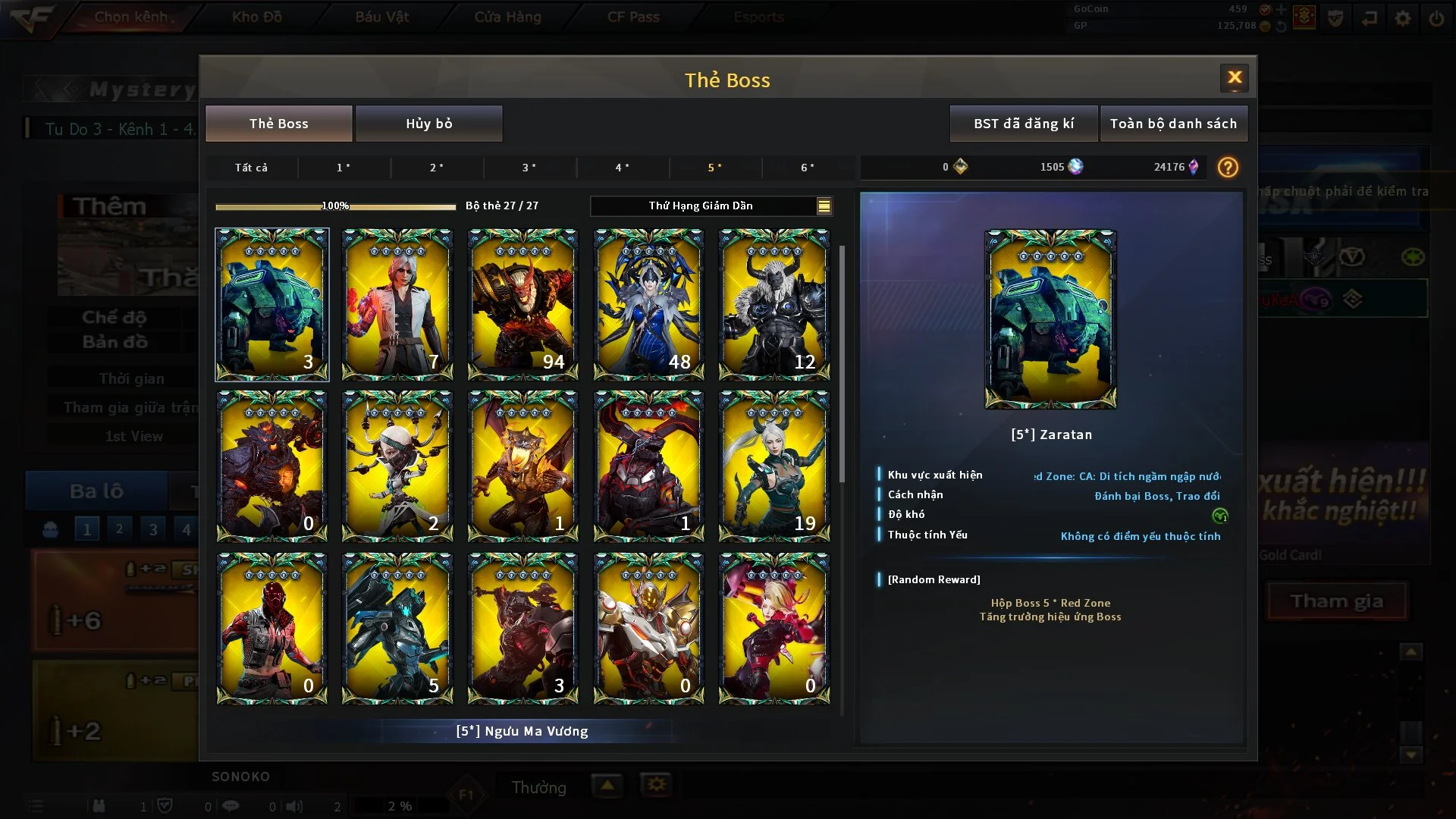Pick the red demon card with count 94
Screen dimensions: 1456x819
(523, 304)
